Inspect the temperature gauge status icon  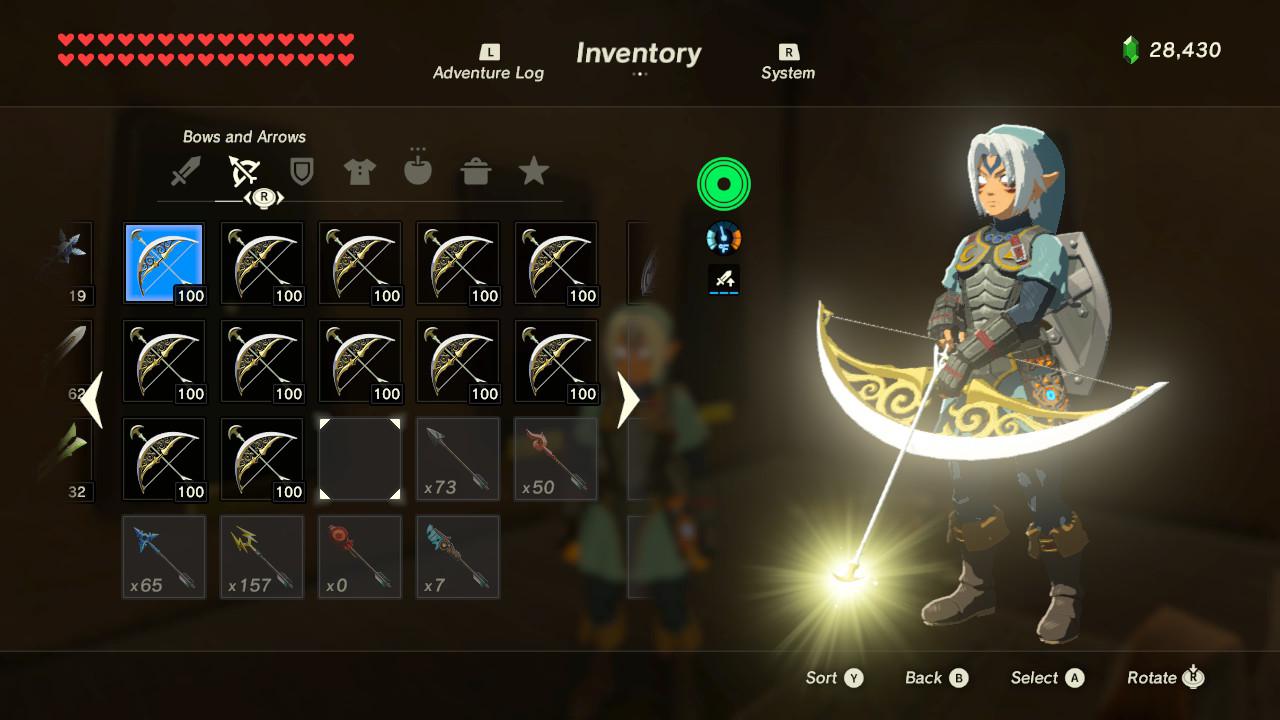click(723, 237)
